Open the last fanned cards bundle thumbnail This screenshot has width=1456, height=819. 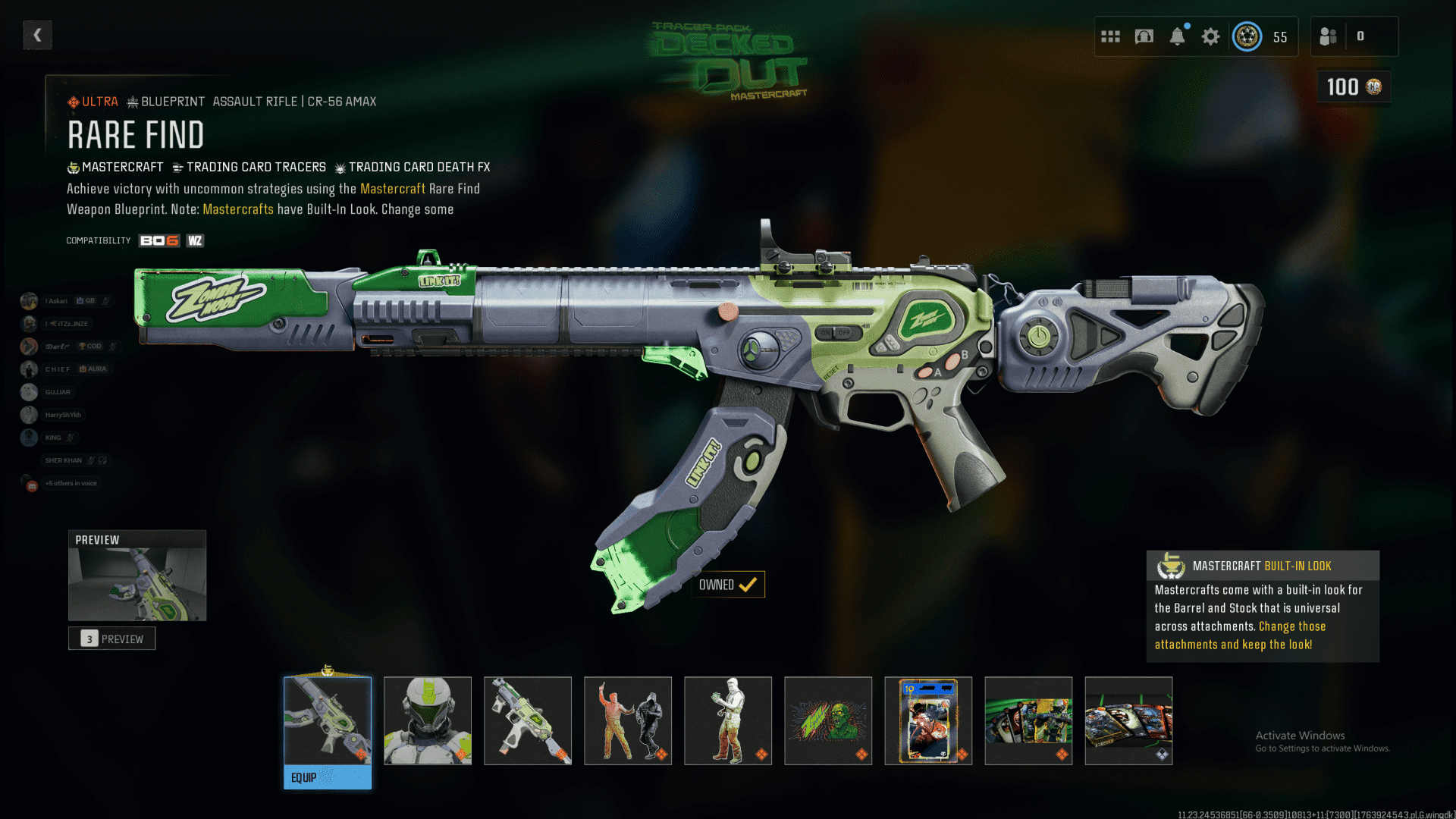[x=1128, y=720]
